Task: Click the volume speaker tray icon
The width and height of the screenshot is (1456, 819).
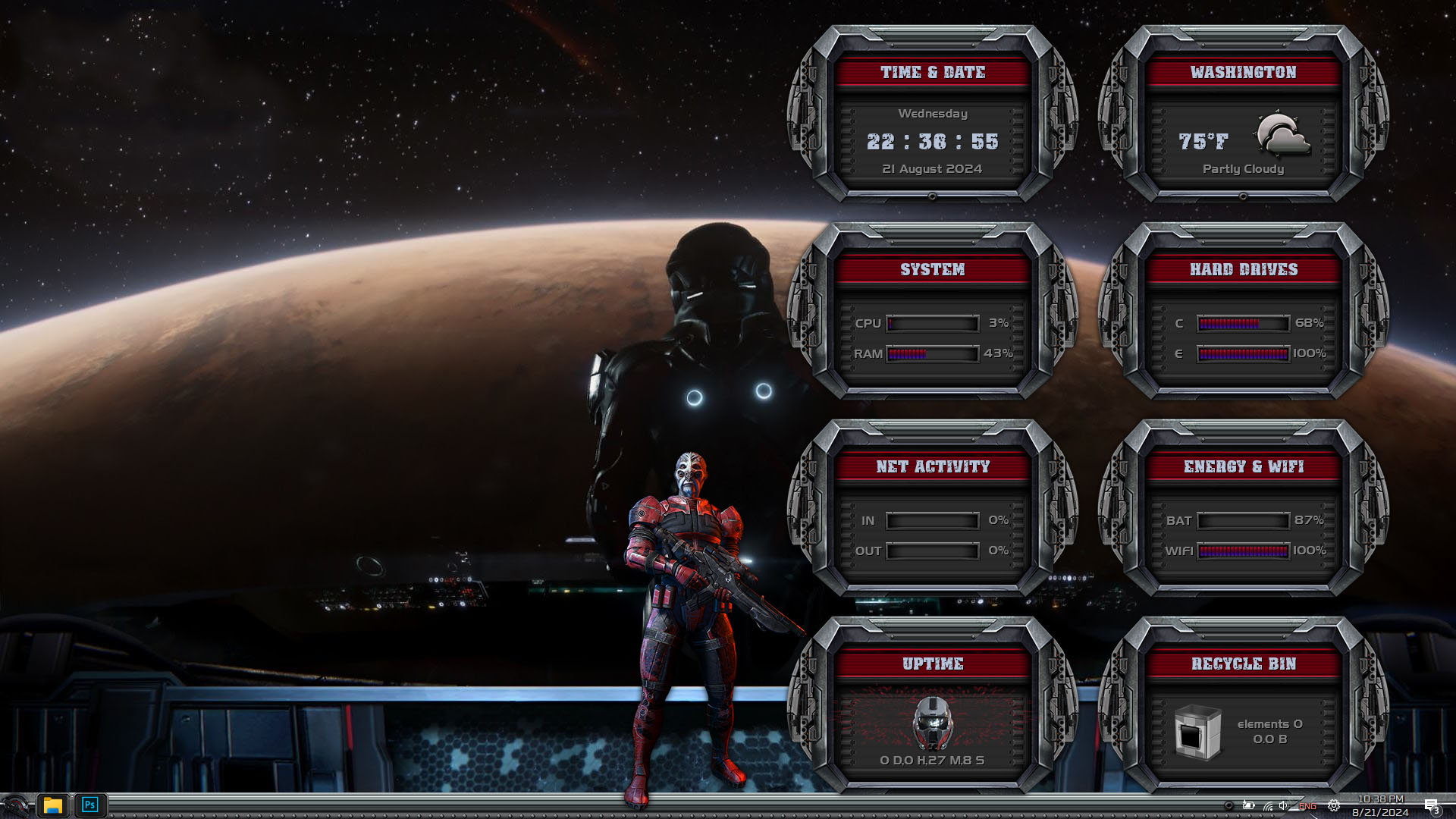Action: (1283, 806)
